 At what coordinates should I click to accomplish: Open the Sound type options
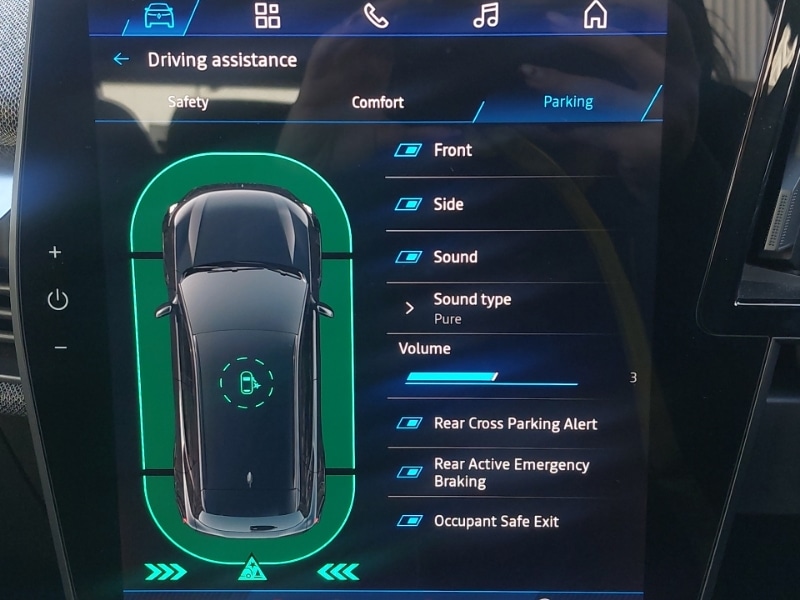pyautogui.click(x=470, y=308)
